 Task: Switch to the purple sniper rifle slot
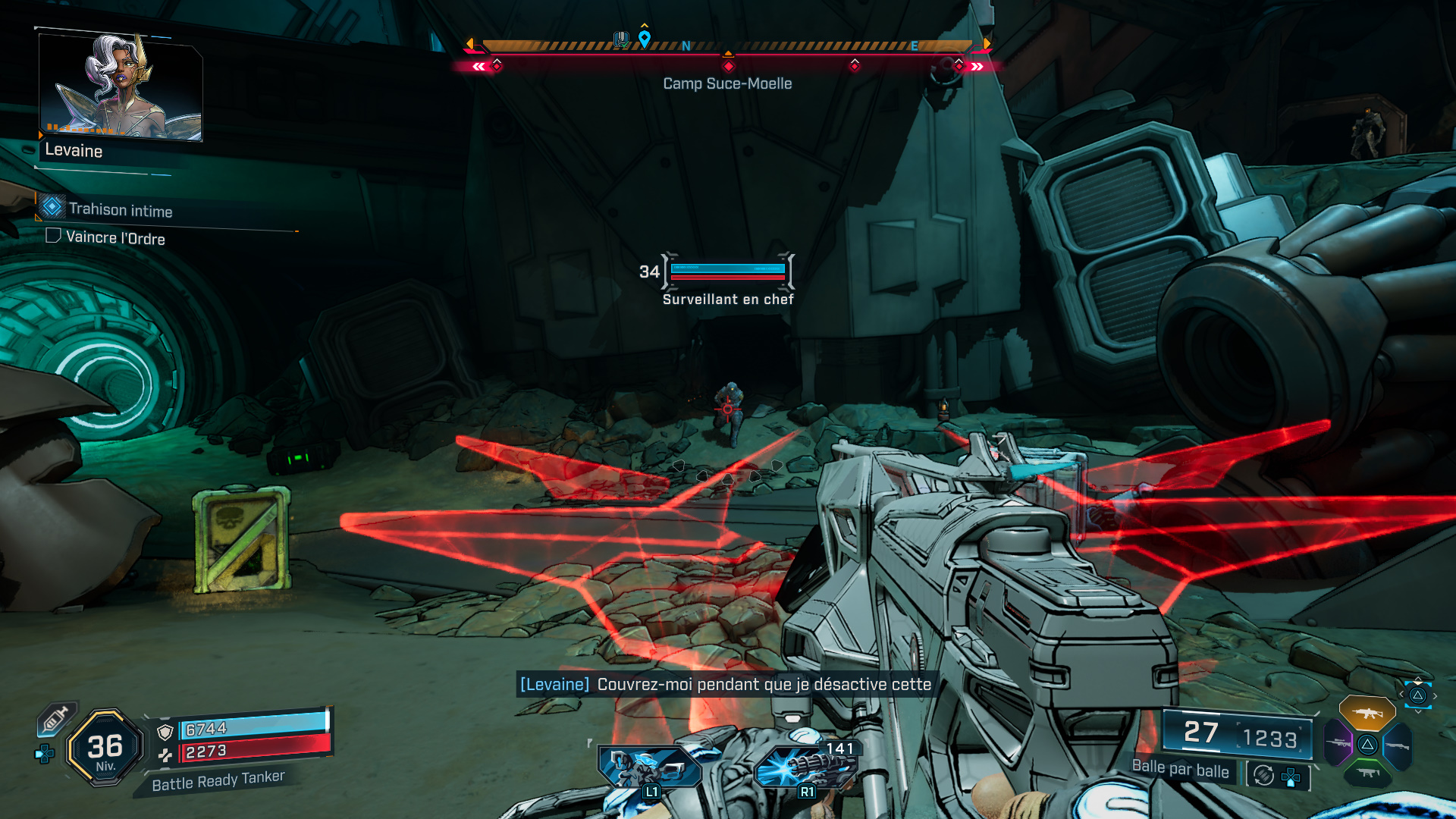tap(1338, 744)
